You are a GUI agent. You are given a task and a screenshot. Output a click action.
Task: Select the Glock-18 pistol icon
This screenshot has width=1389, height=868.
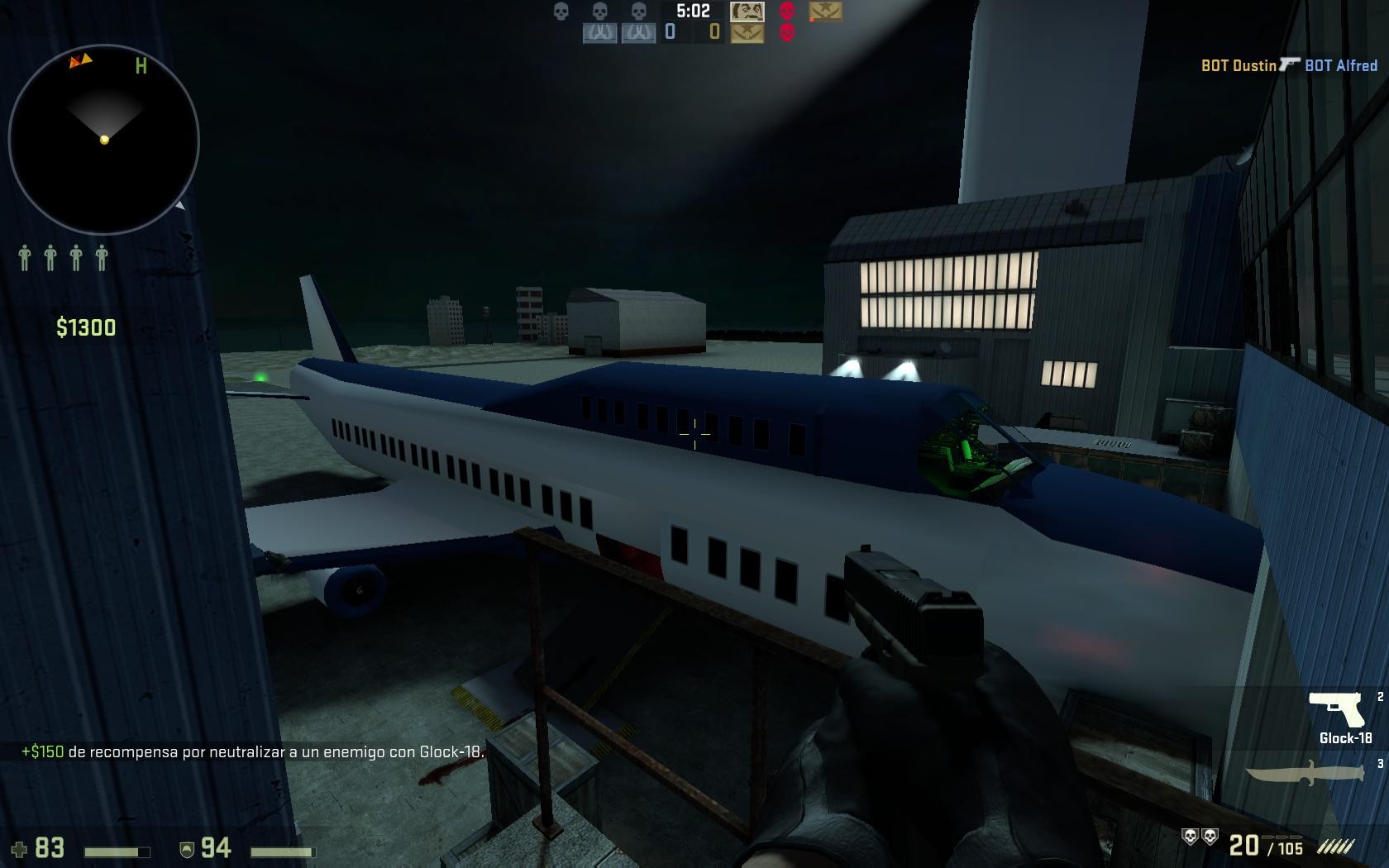(1337, 710)
